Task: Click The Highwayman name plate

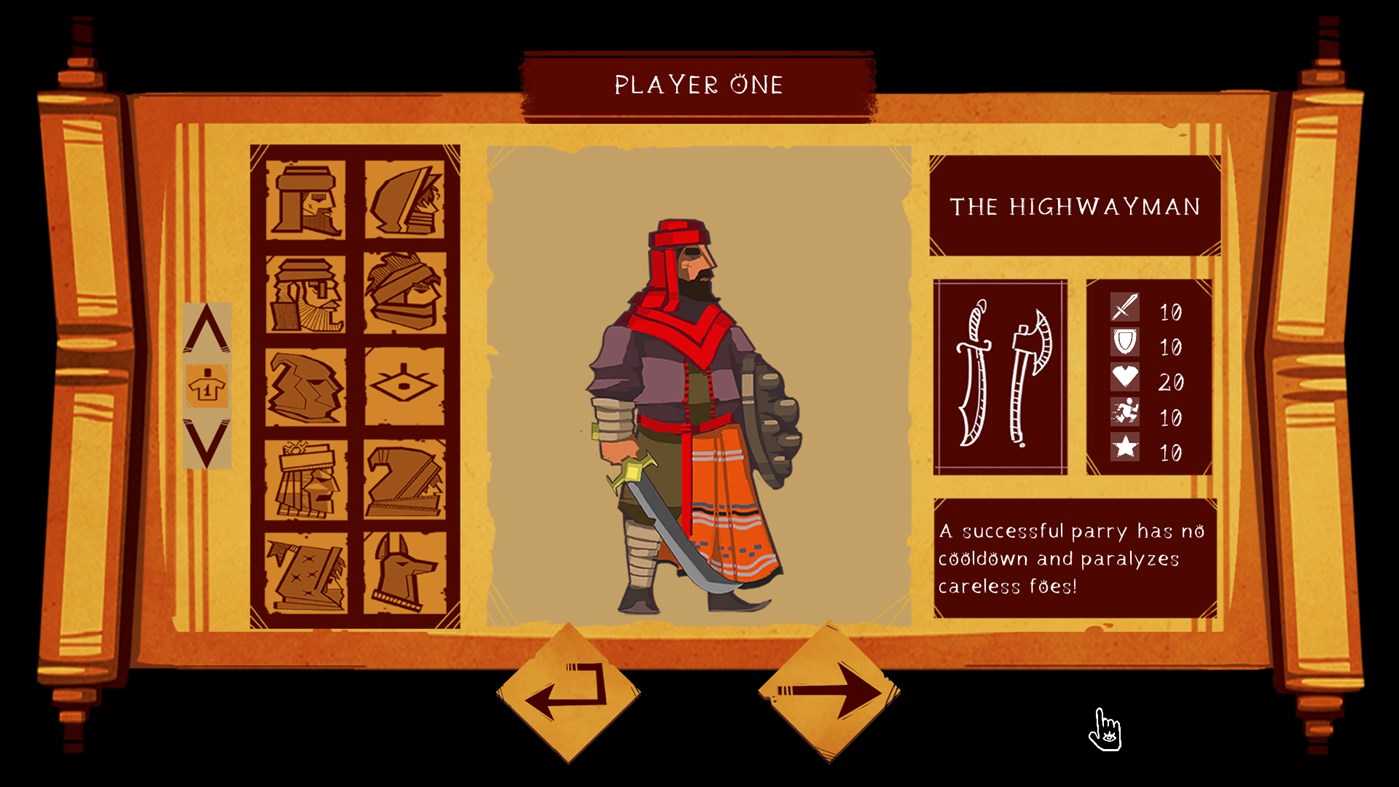Action: tap(1074, 203)
